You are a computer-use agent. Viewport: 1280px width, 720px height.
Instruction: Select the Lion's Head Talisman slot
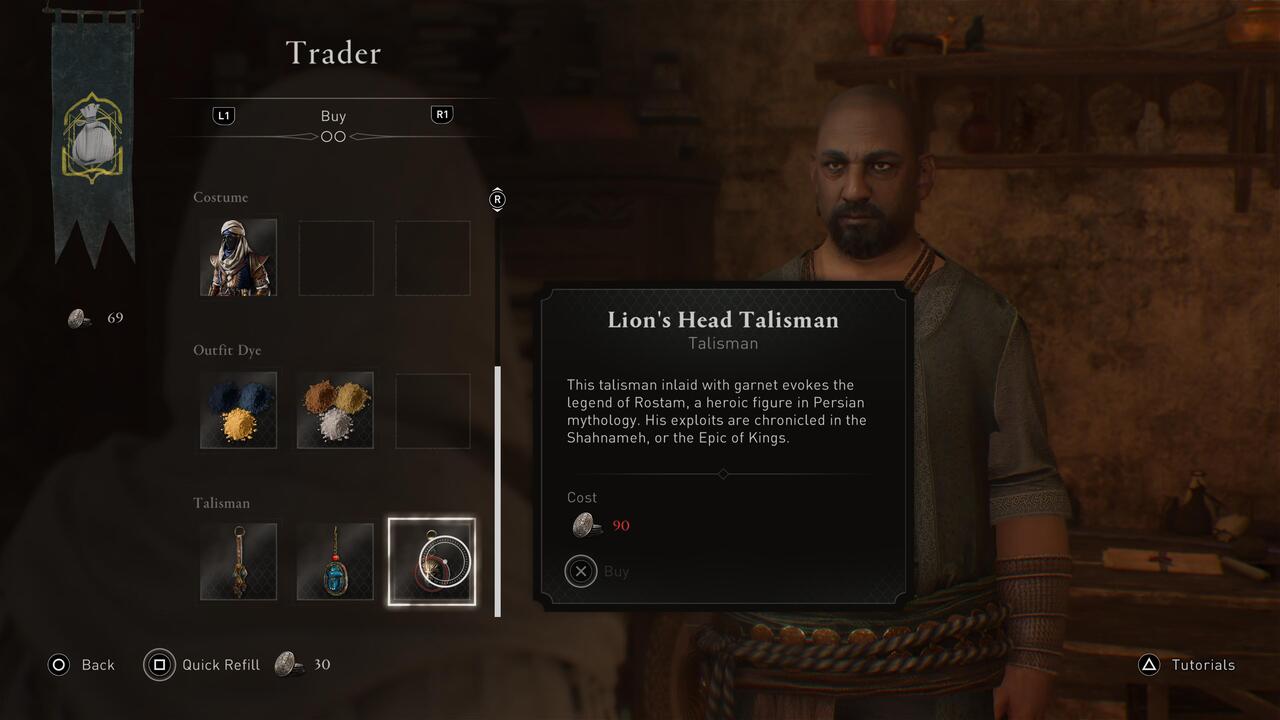coord(431,562)
